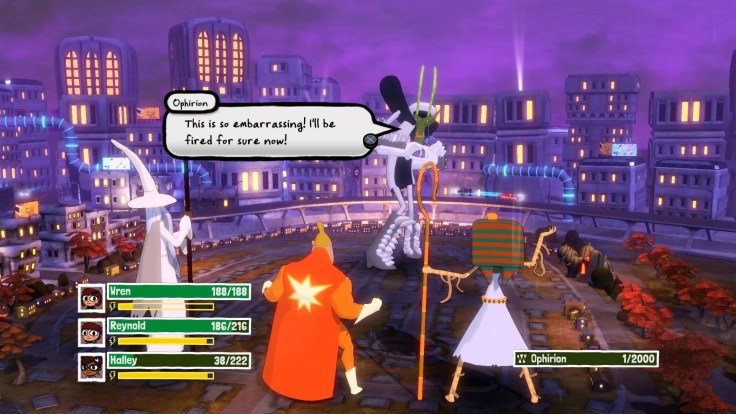736x414 pixels.
Task: Advance Ophirion's speech bubble dialogue
Action: 369,139
